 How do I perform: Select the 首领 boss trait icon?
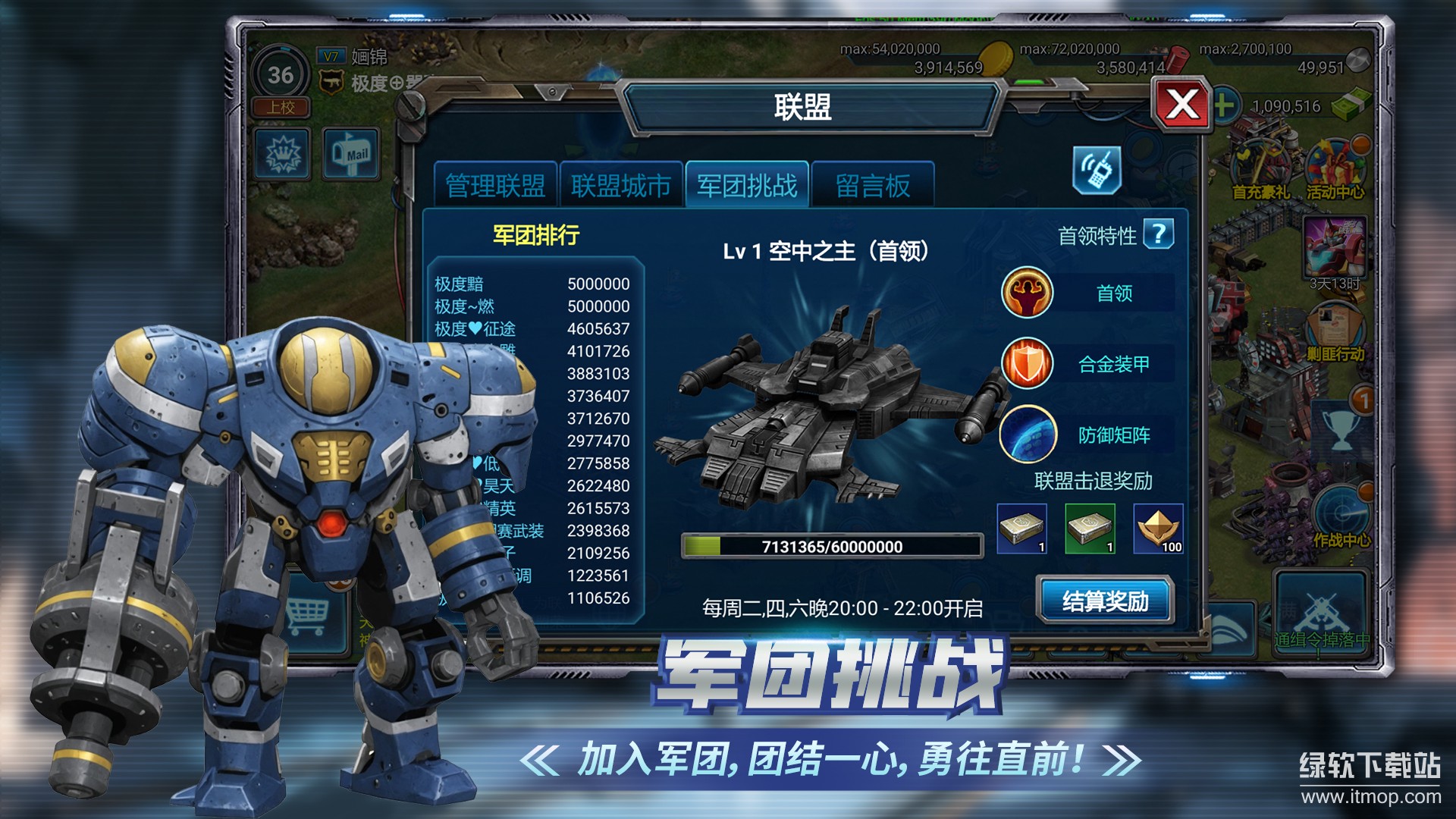[x=1027, y=293]
